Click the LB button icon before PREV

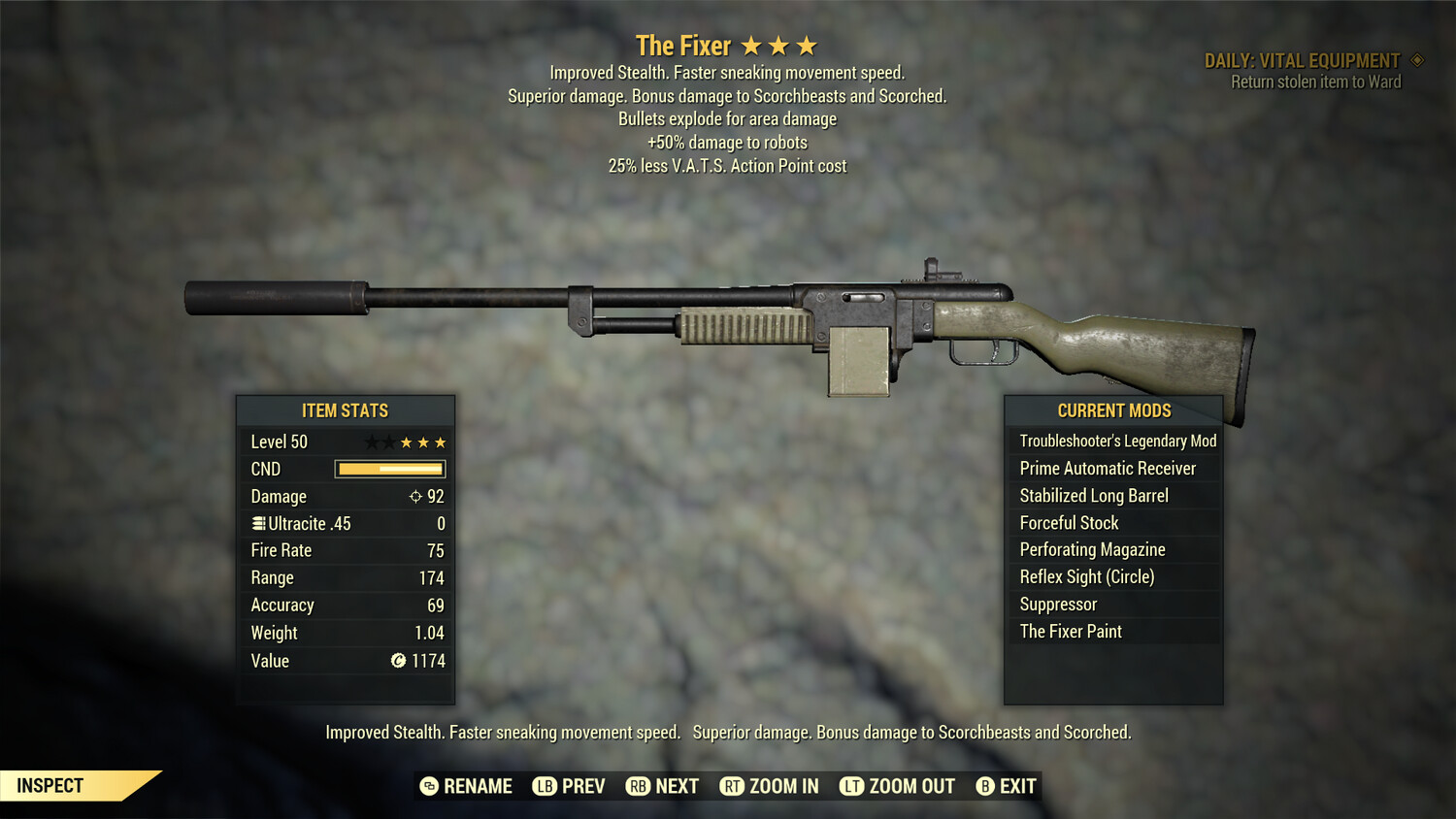[x=546, y=786]
